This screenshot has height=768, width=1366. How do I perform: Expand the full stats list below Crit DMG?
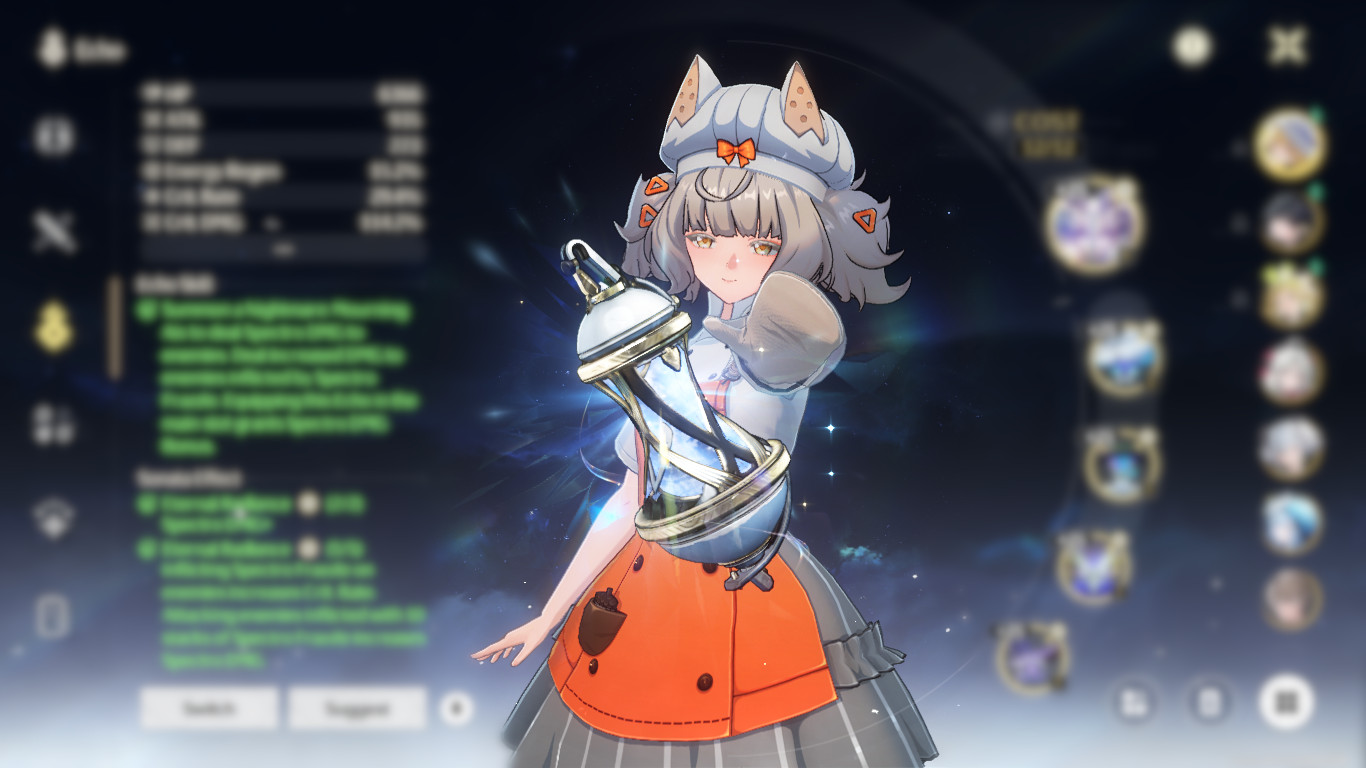click(283, 250)
